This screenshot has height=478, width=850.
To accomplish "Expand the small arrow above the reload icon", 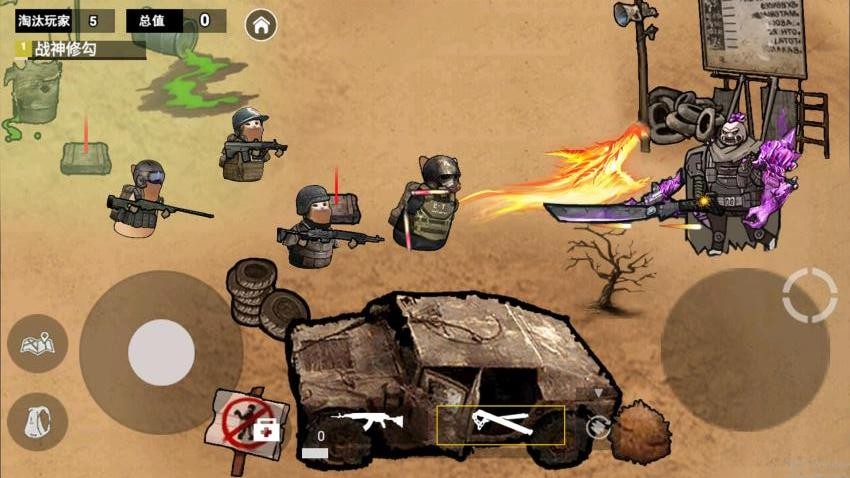I will (598, 395).
